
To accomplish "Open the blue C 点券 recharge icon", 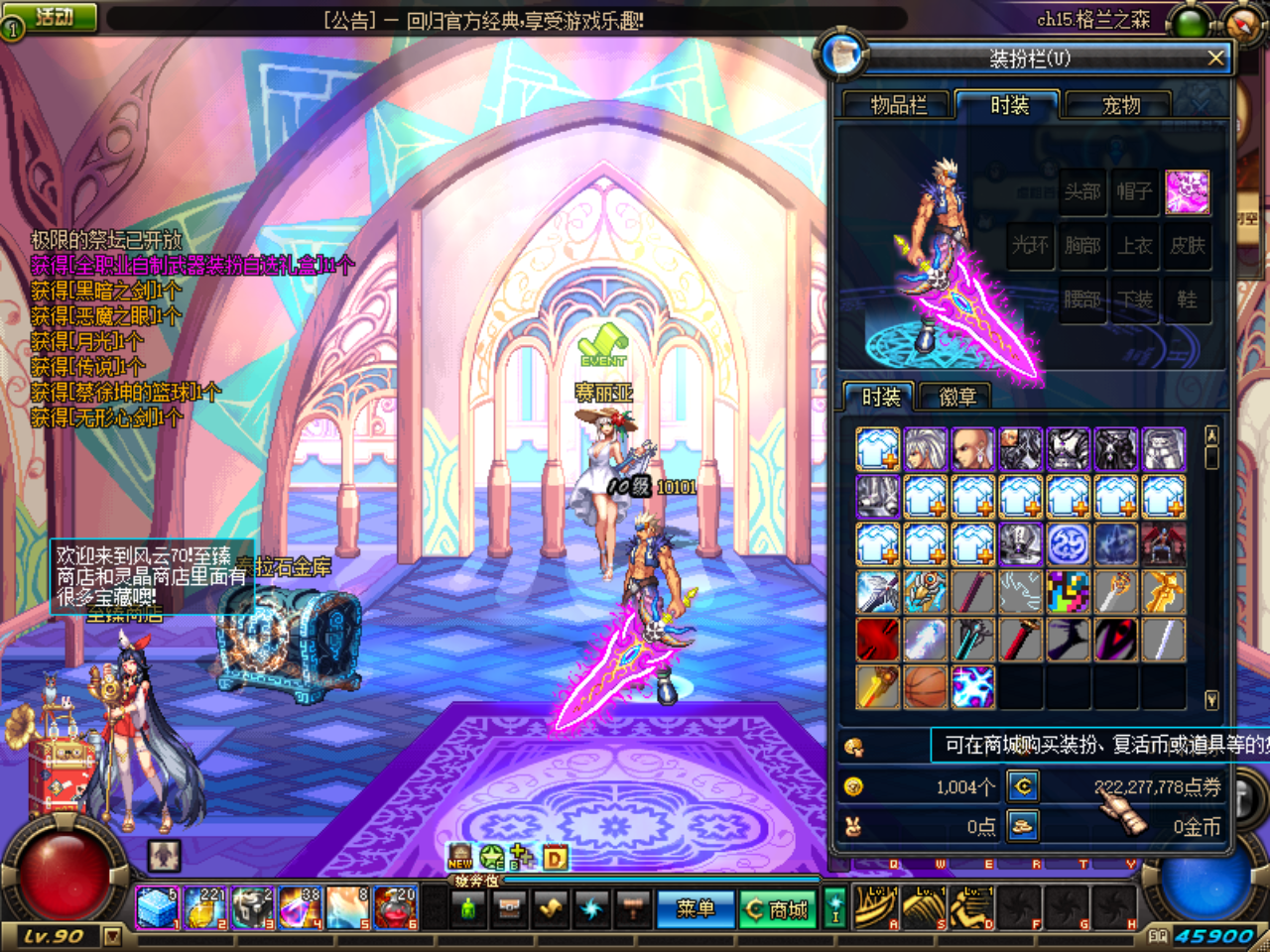I will click(x=1024, y=786).
